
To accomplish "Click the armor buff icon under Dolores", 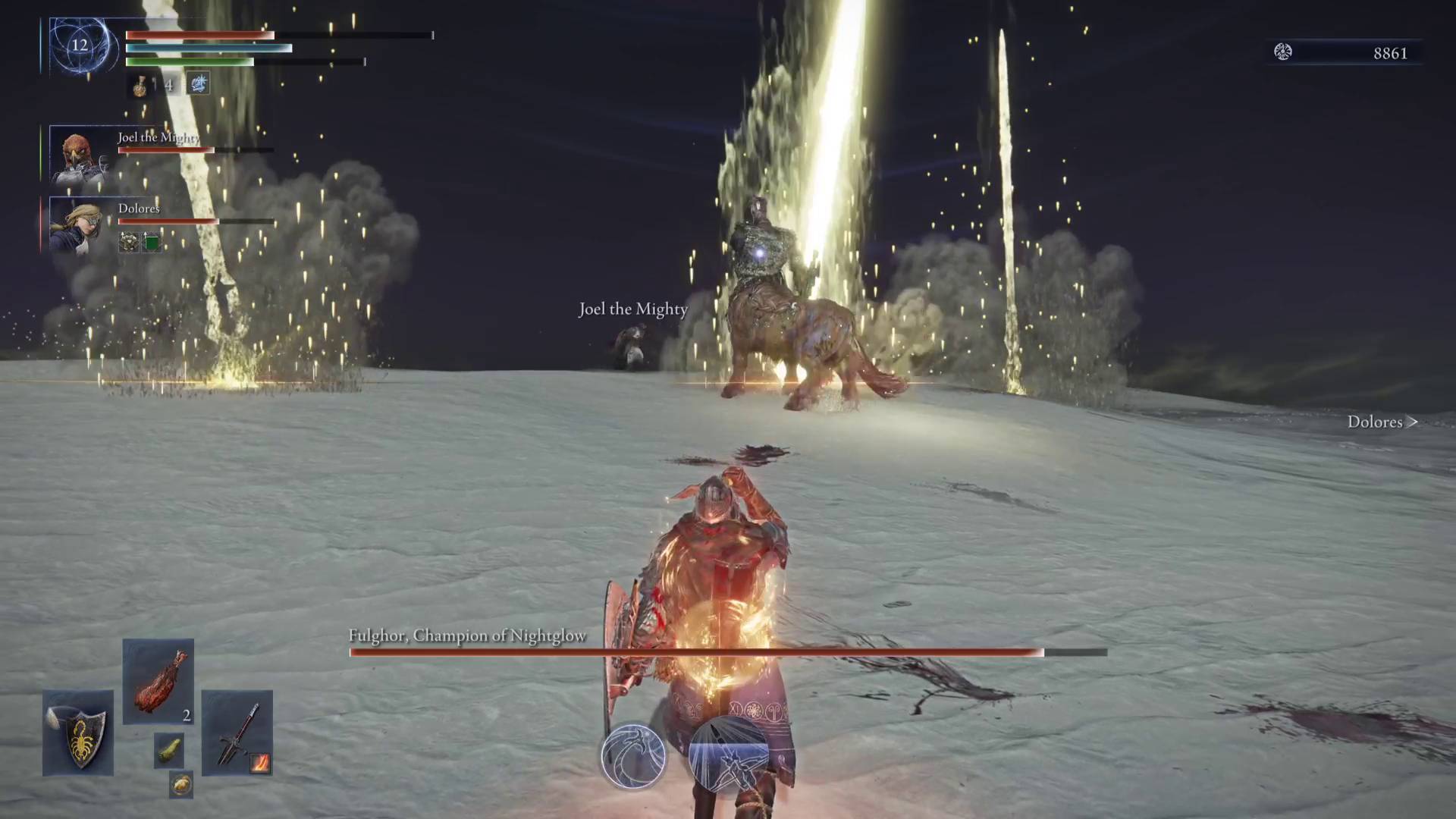I will click(129, 243).
